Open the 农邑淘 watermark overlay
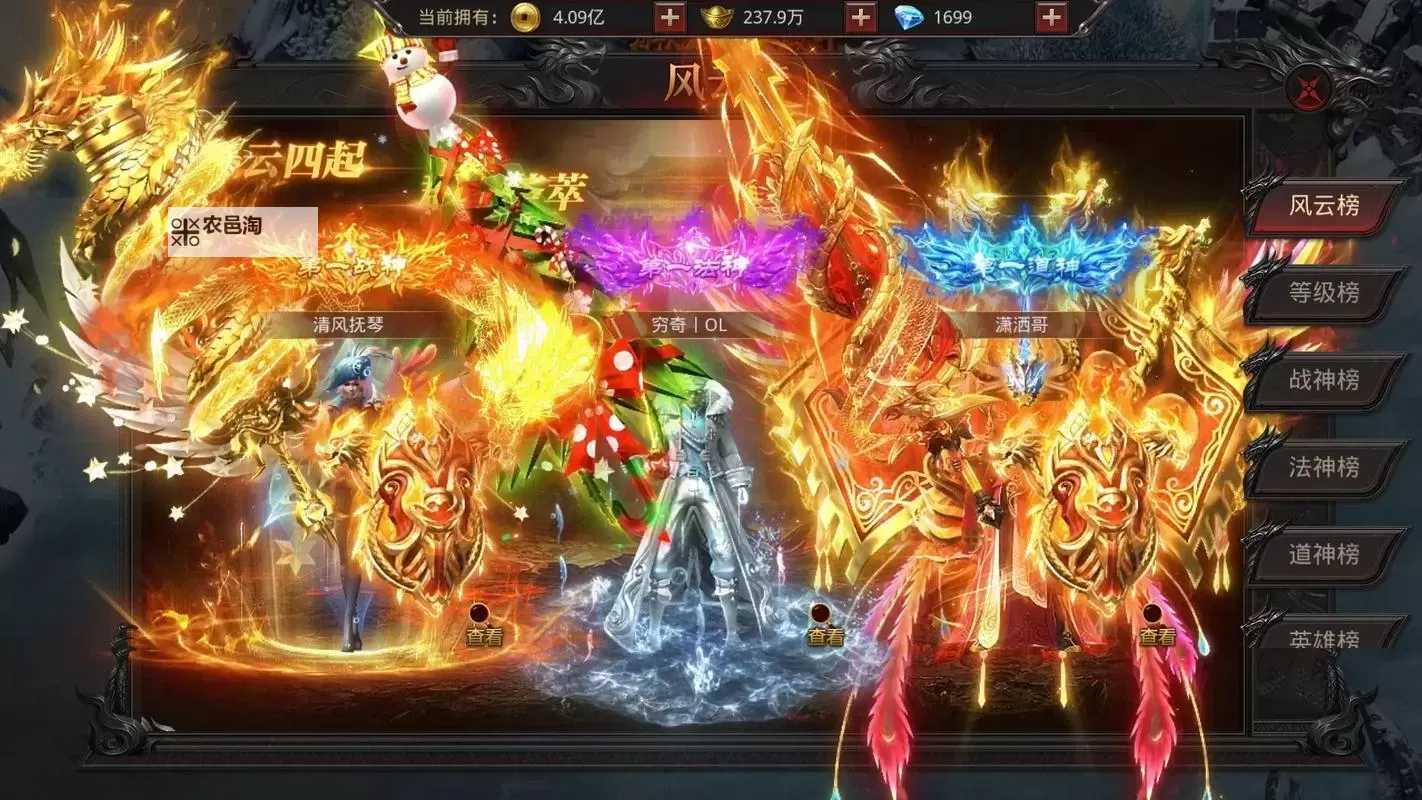The height and width of the screenshot is (800, 1422). click(242, 231)
